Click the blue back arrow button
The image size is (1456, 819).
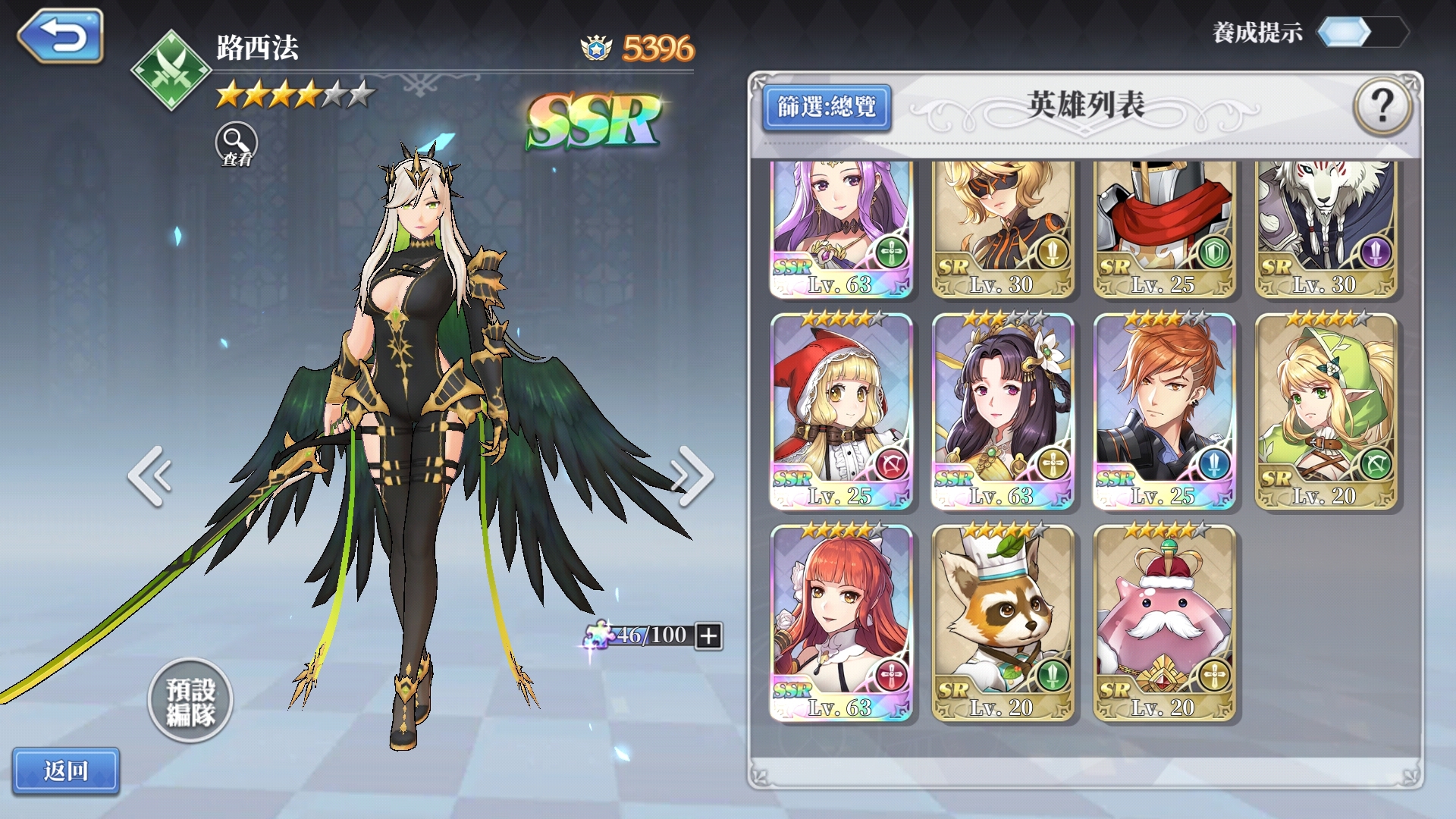click(x=61, y=36)
